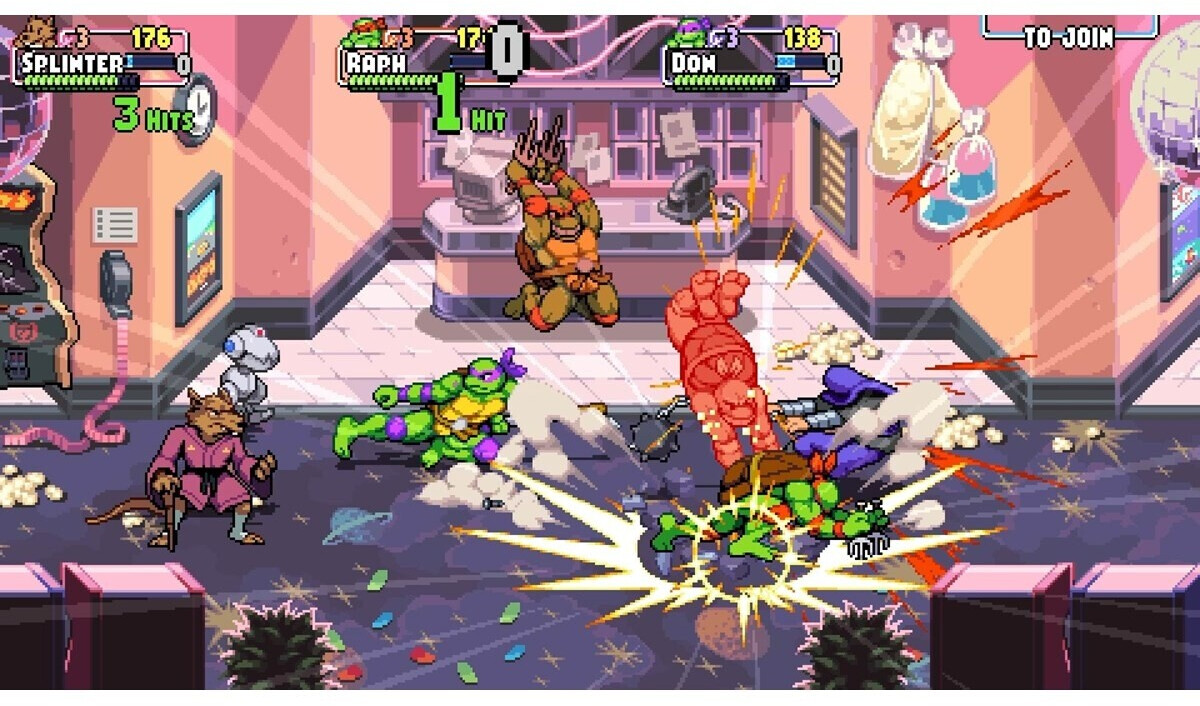This screenshot has width=1200, height=706.
Task: Select Raph's turtle portrait icon
Action: pos(362,35)
